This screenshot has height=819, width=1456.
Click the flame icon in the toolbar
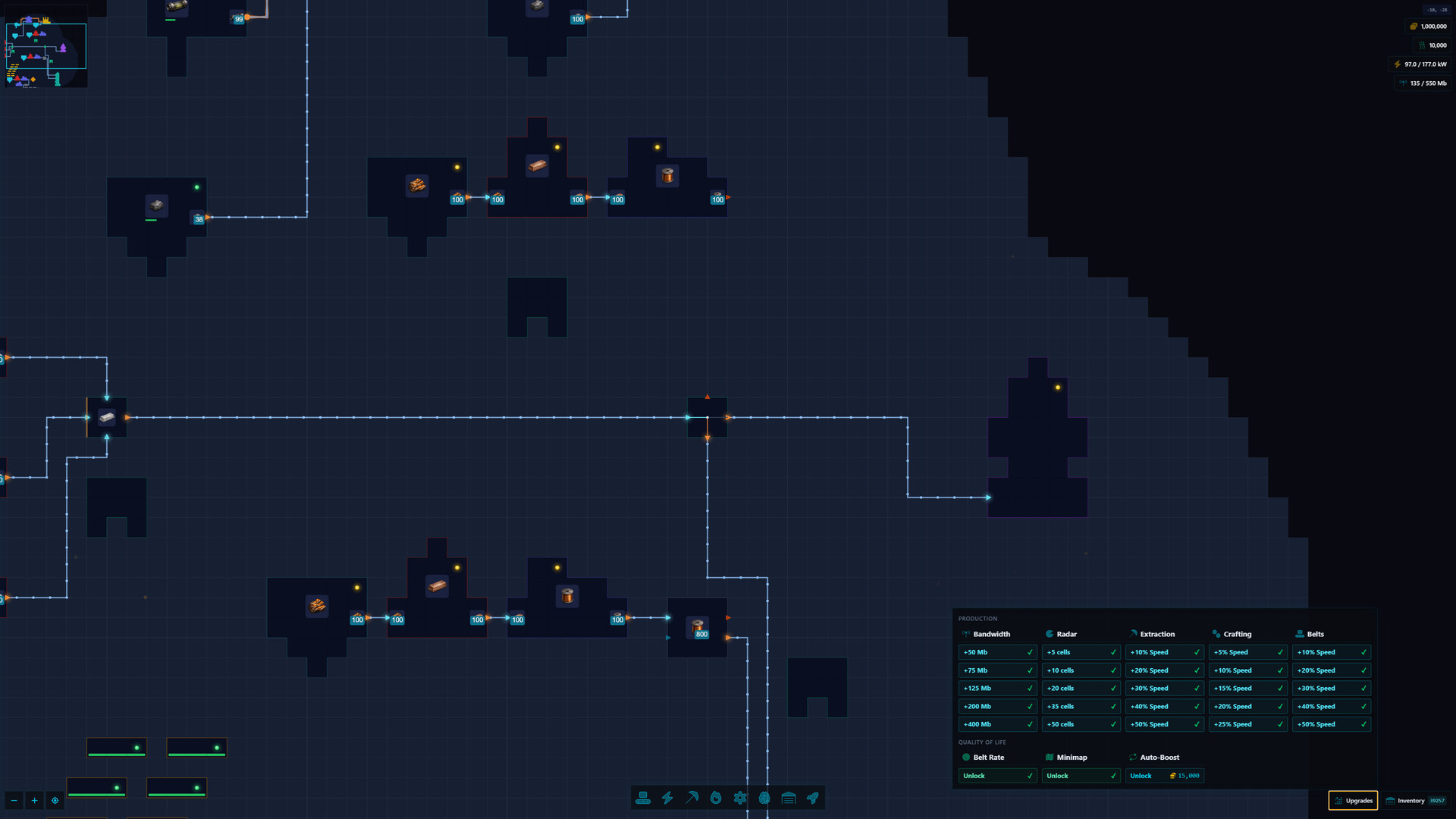[716, 798]
